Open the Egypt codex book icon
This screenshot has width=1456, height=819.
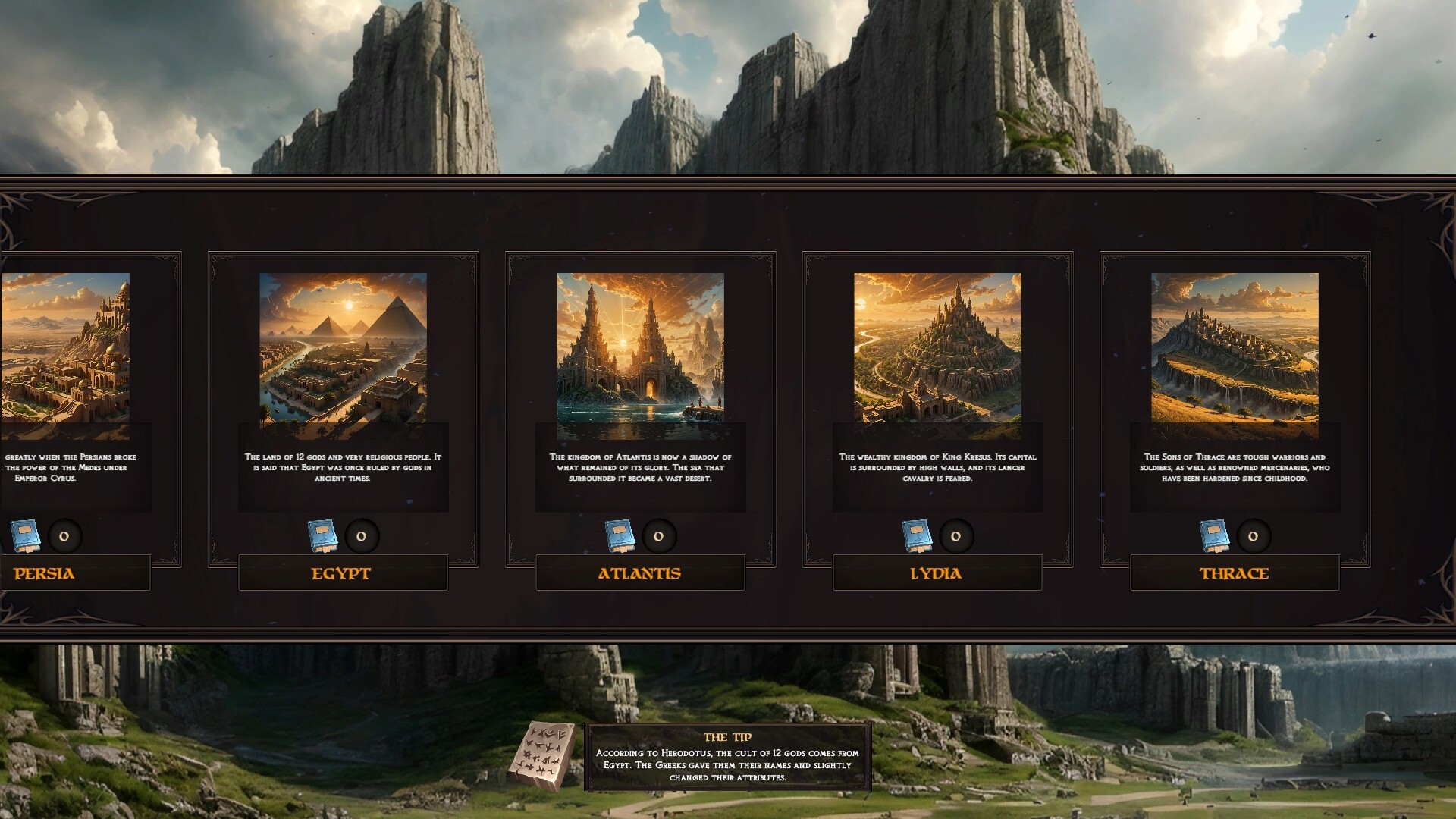[324, 536]
